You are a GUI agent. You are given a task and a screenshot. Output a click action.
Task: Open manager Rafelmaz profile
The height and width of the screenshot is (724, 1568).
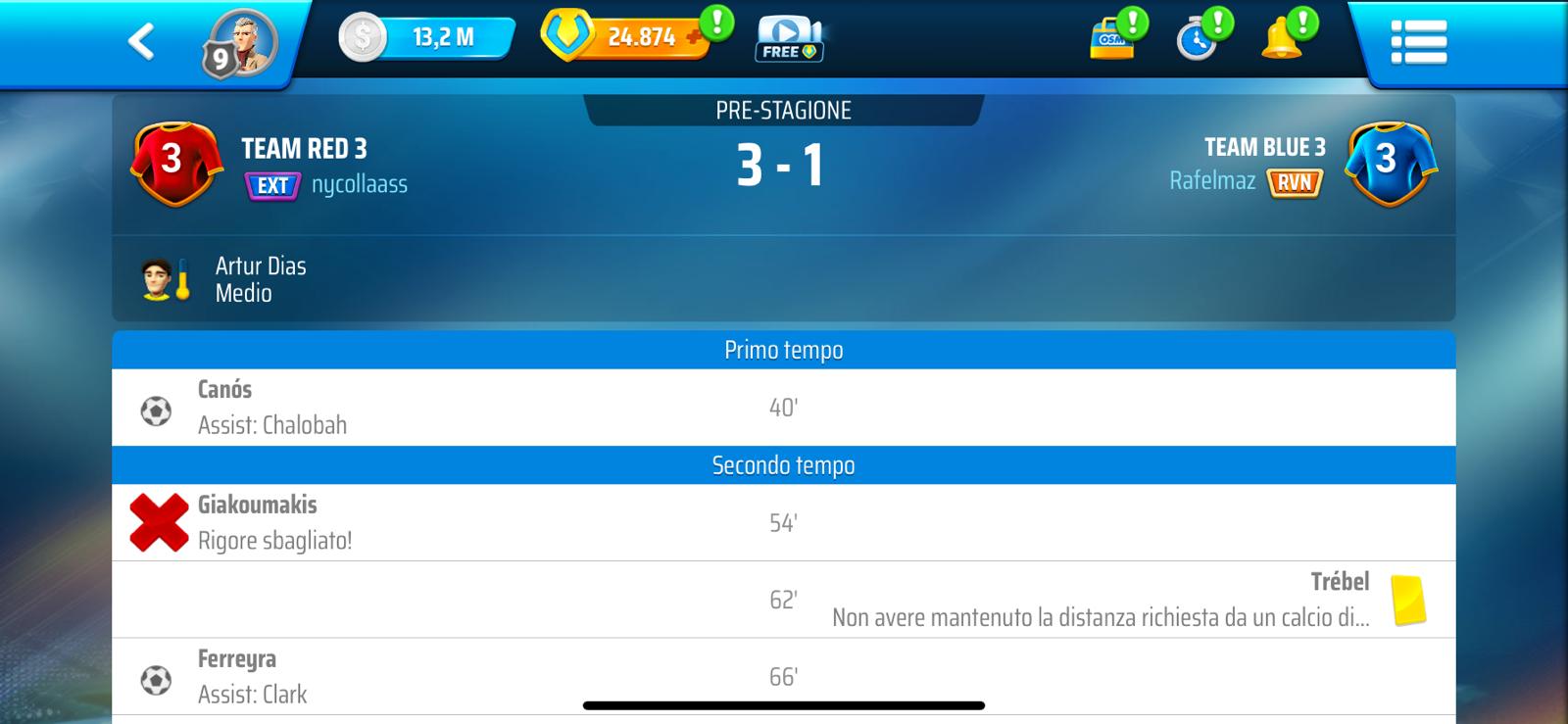coord(1212,181)
